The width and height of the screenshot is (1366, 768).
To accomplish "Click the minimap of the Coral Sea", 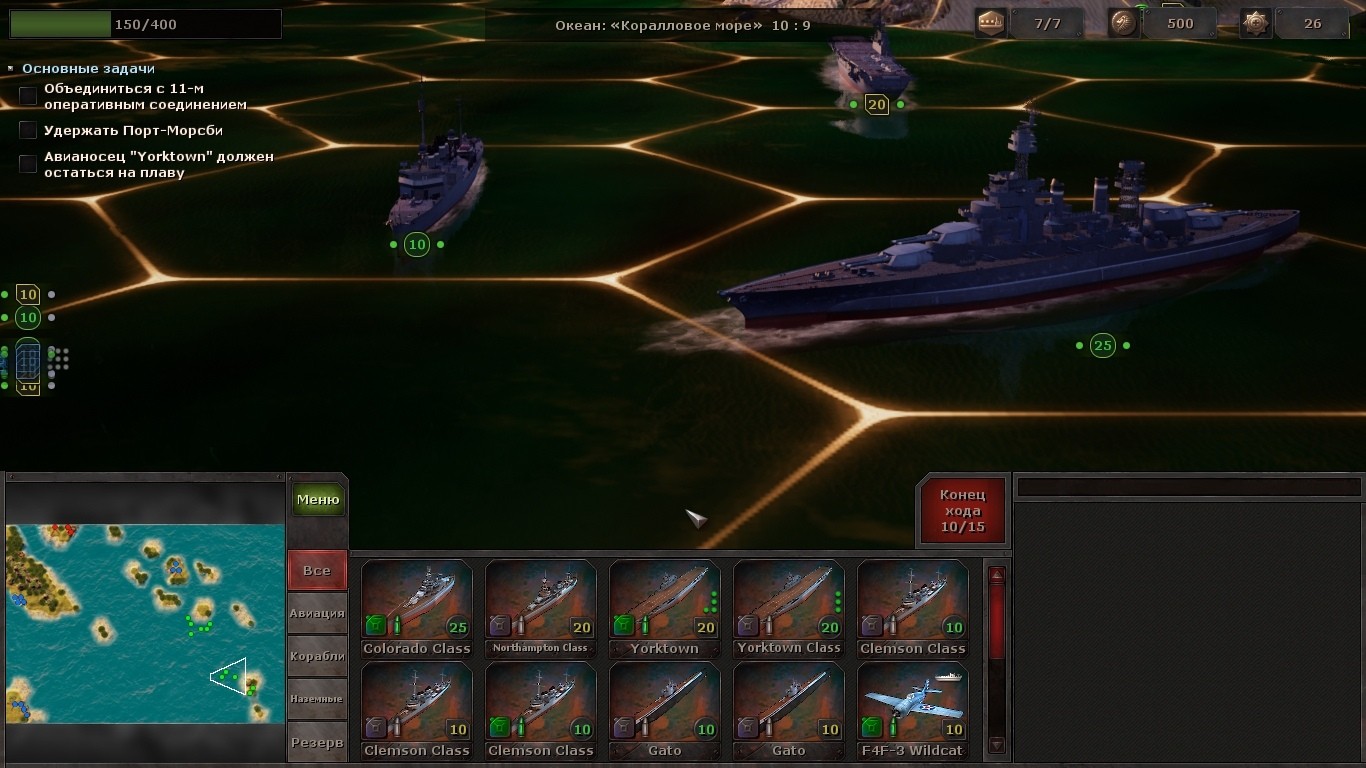I will click(x=145, y=623).
